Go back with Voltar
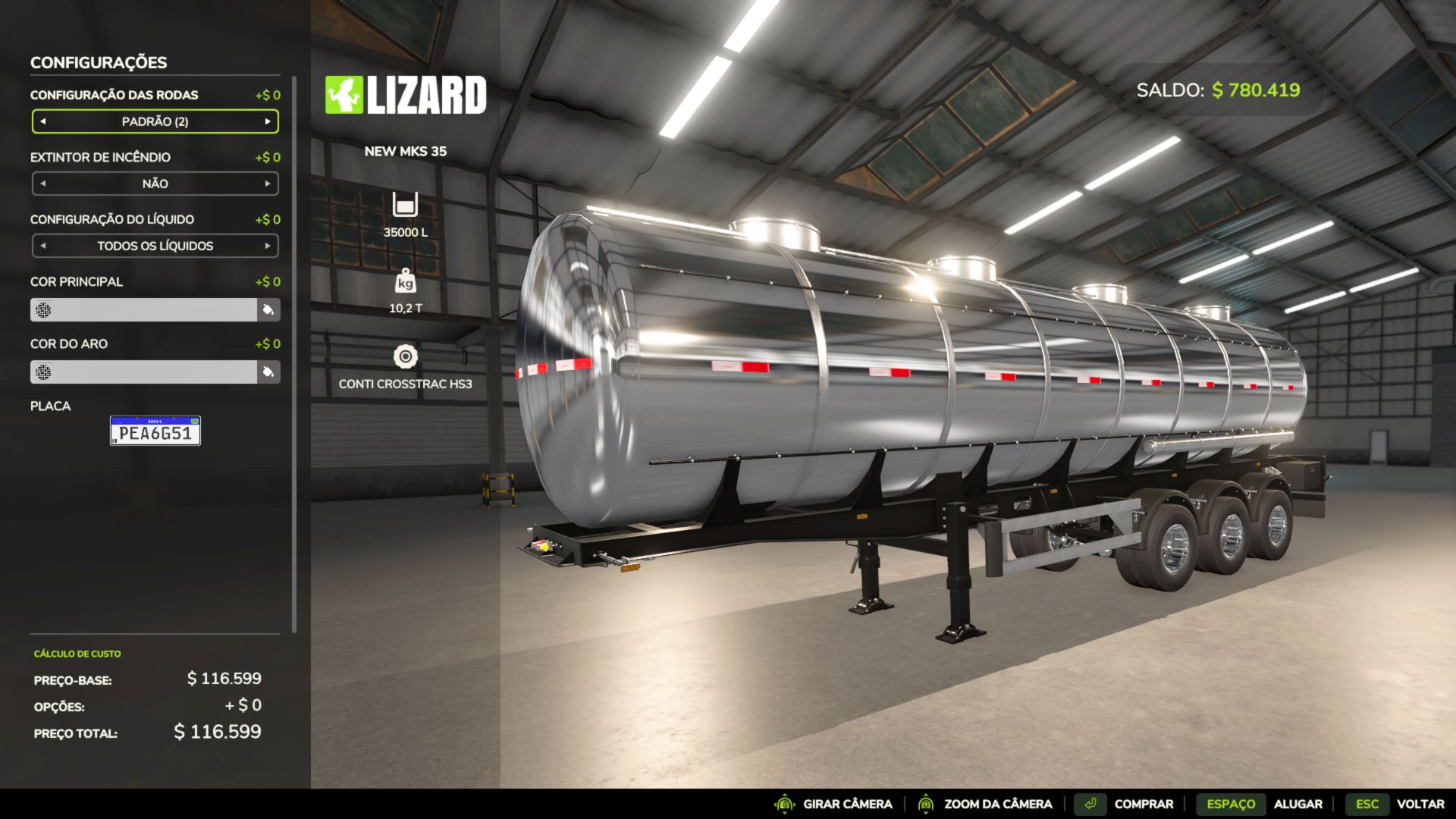 (x=1420, y=804)
